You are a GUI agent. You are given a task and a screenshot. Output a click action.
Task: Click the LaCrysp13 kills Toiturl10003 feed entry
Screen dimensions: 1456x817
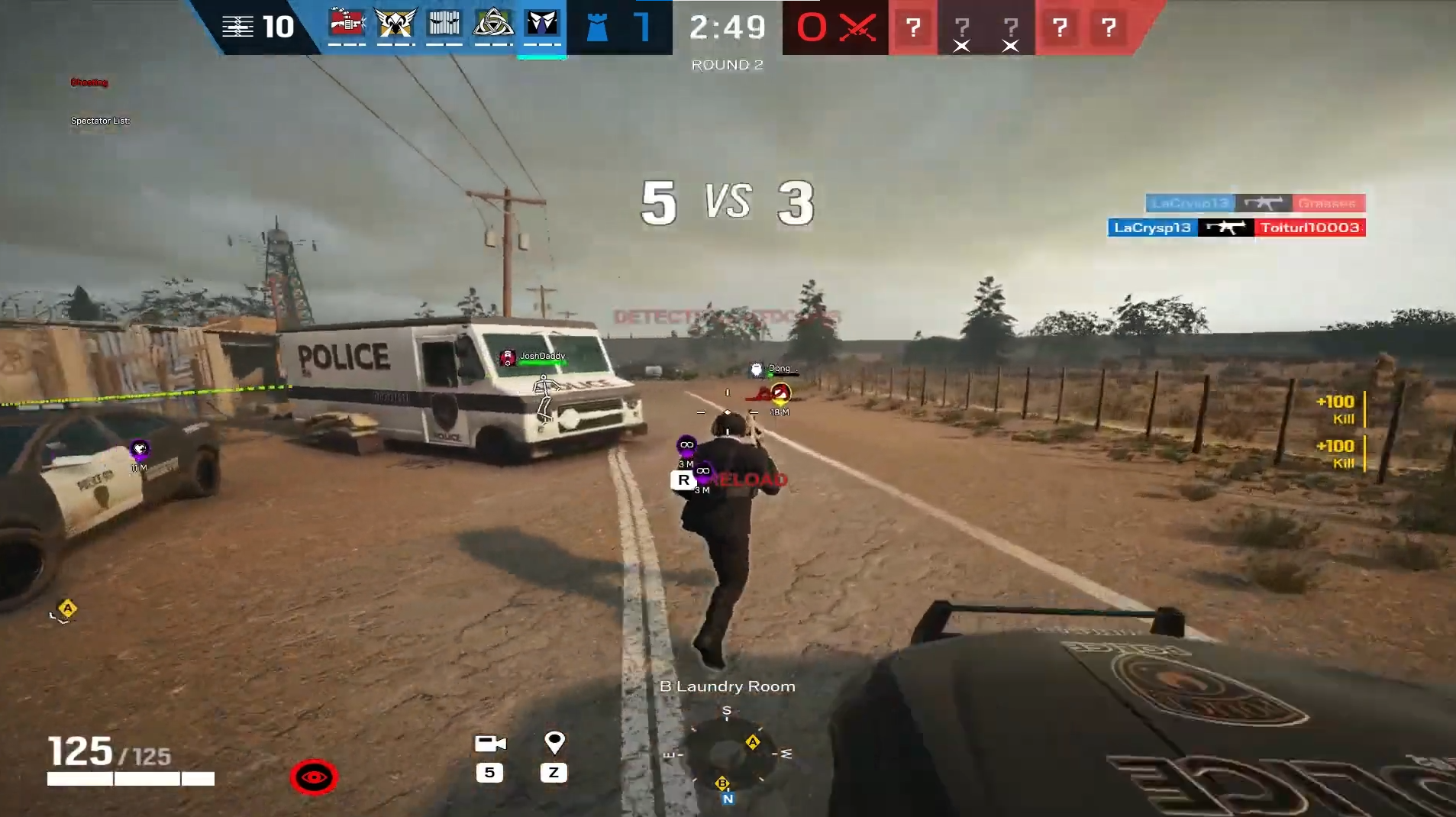(1236, 228)
